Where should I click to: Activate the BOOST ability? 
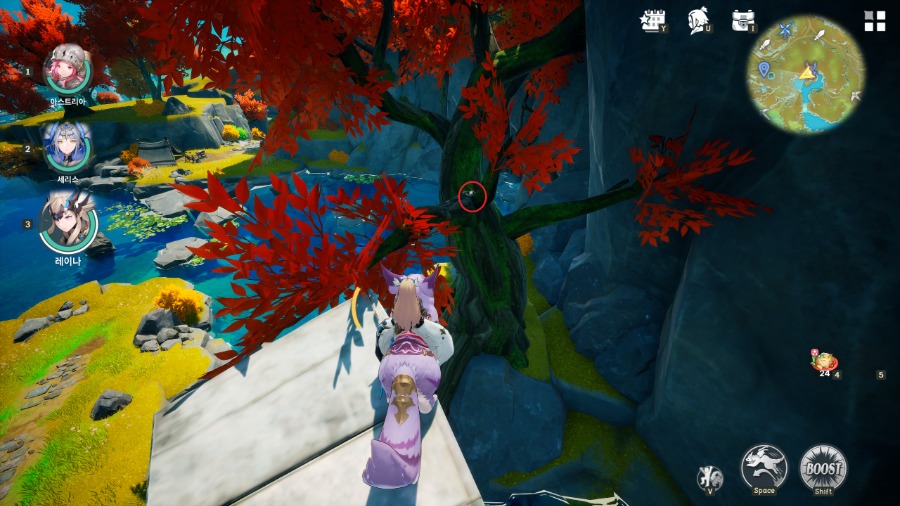click(823, 467)
